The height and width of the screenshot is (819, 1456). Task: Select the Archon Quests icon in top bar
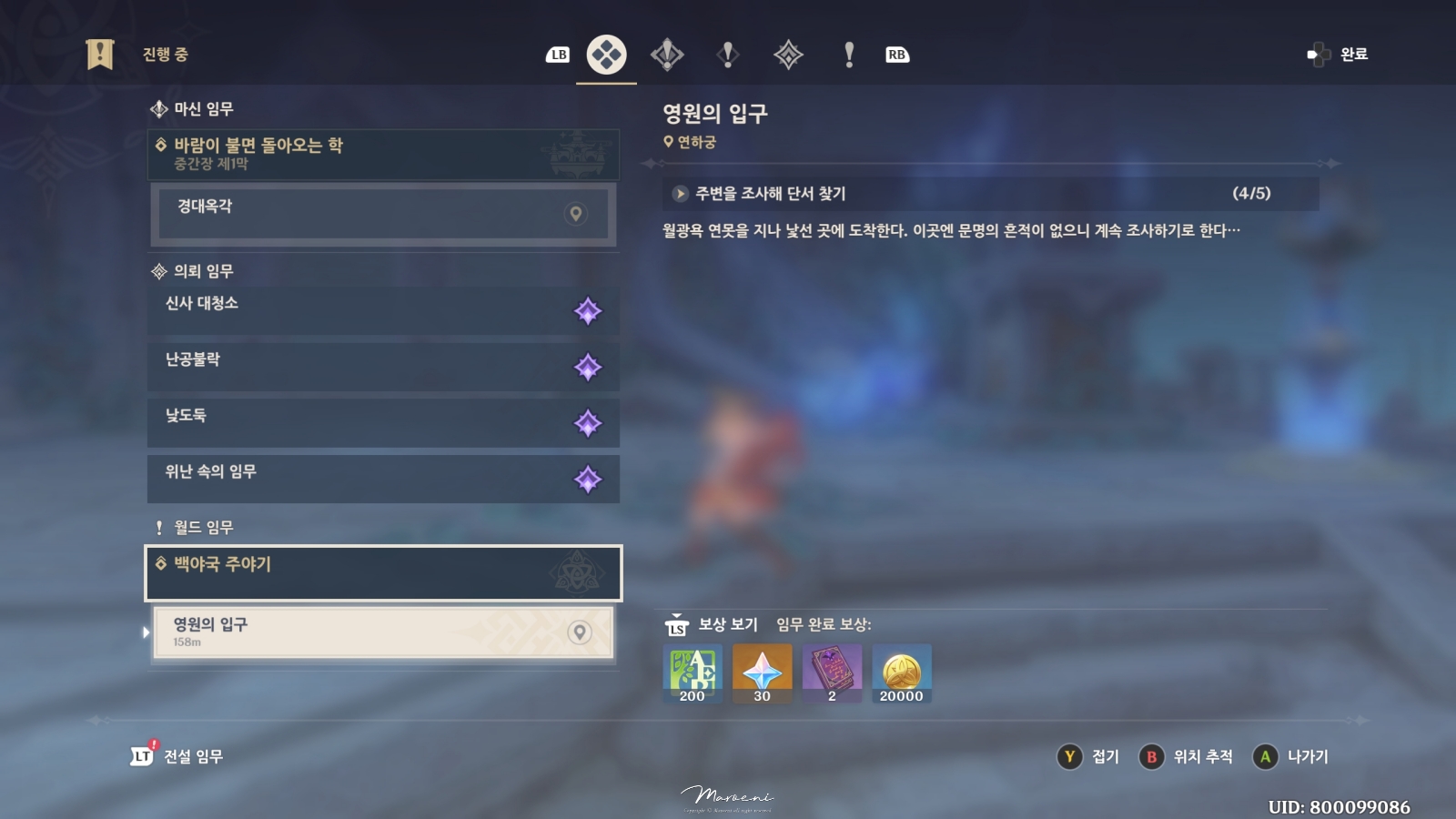667,55
